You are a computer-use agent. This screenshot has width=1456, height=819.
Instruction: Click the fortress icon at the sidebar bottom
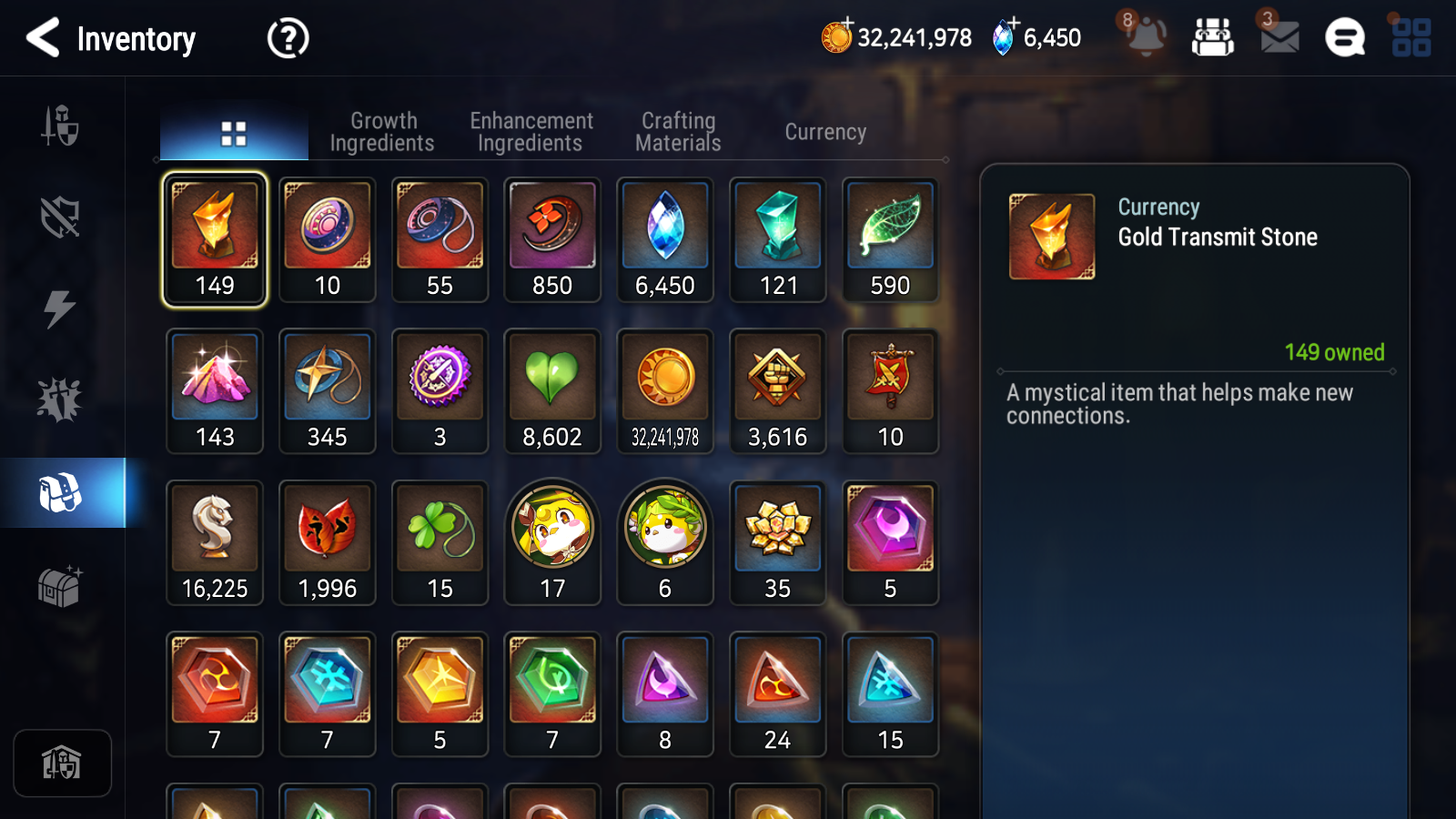pyautogui.click(x=62, y=763)
